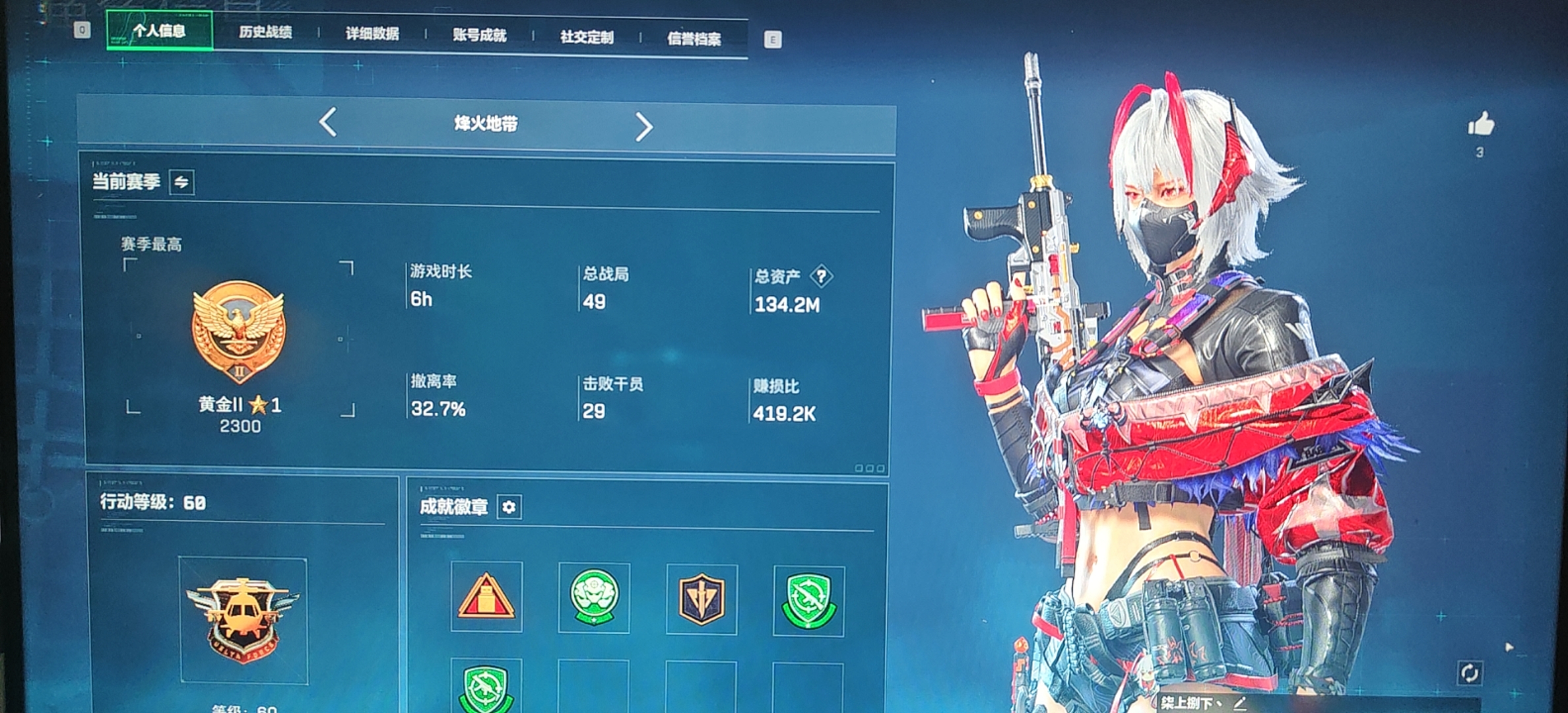
Task: Select the 详细数据 tab
Action: [x=372, y=34]
